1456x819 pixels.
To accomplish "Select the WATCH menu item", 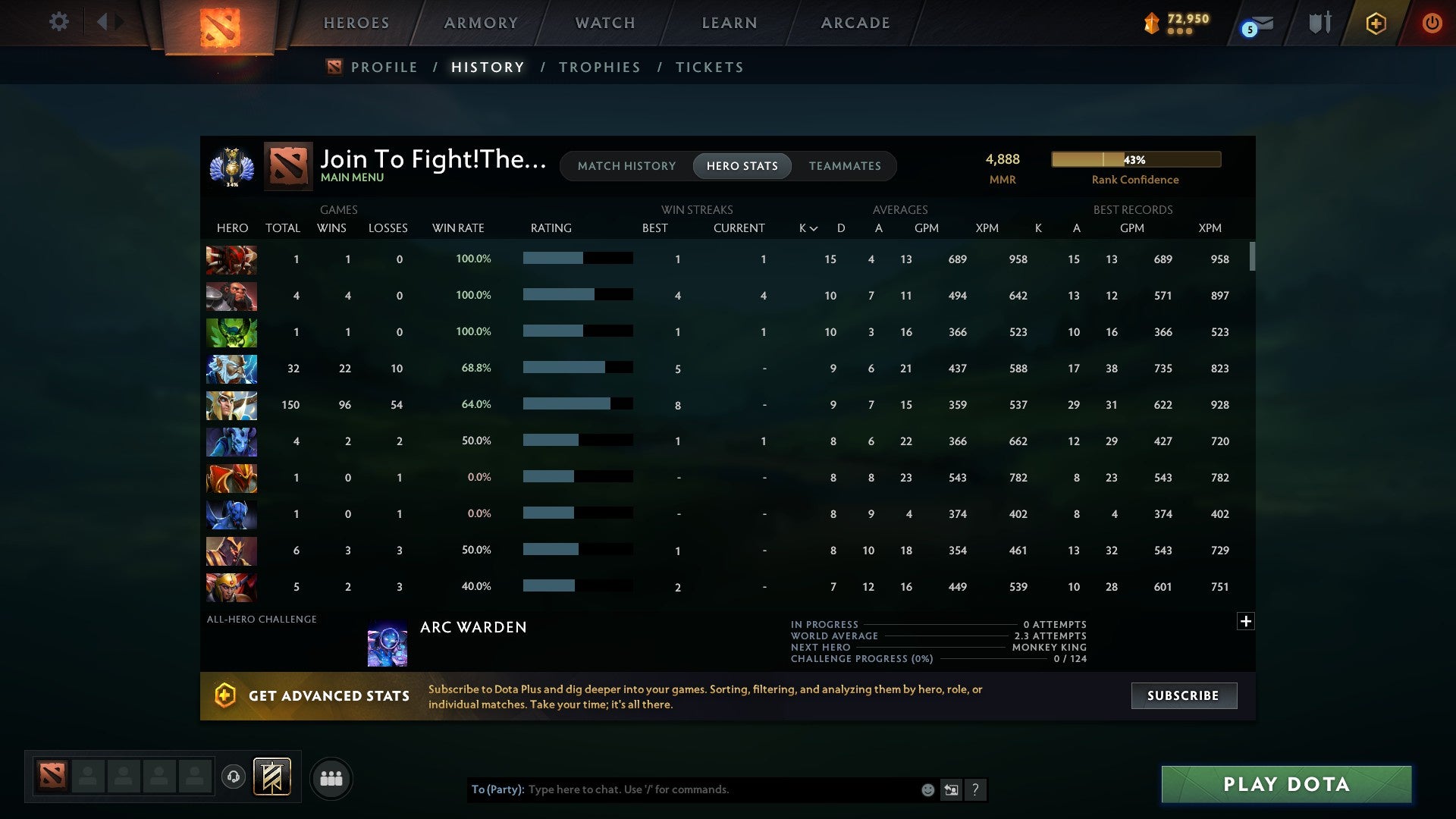I will pyautogui.click(x=604, y=23).
